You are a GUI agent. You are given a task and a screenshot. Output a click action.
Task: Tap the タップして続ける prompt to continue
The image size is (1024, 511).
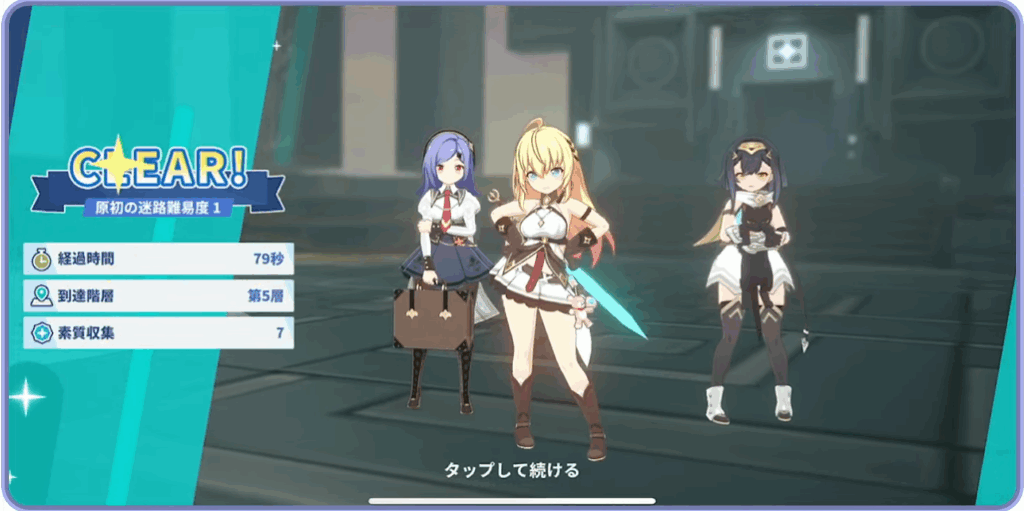[511, 470]
